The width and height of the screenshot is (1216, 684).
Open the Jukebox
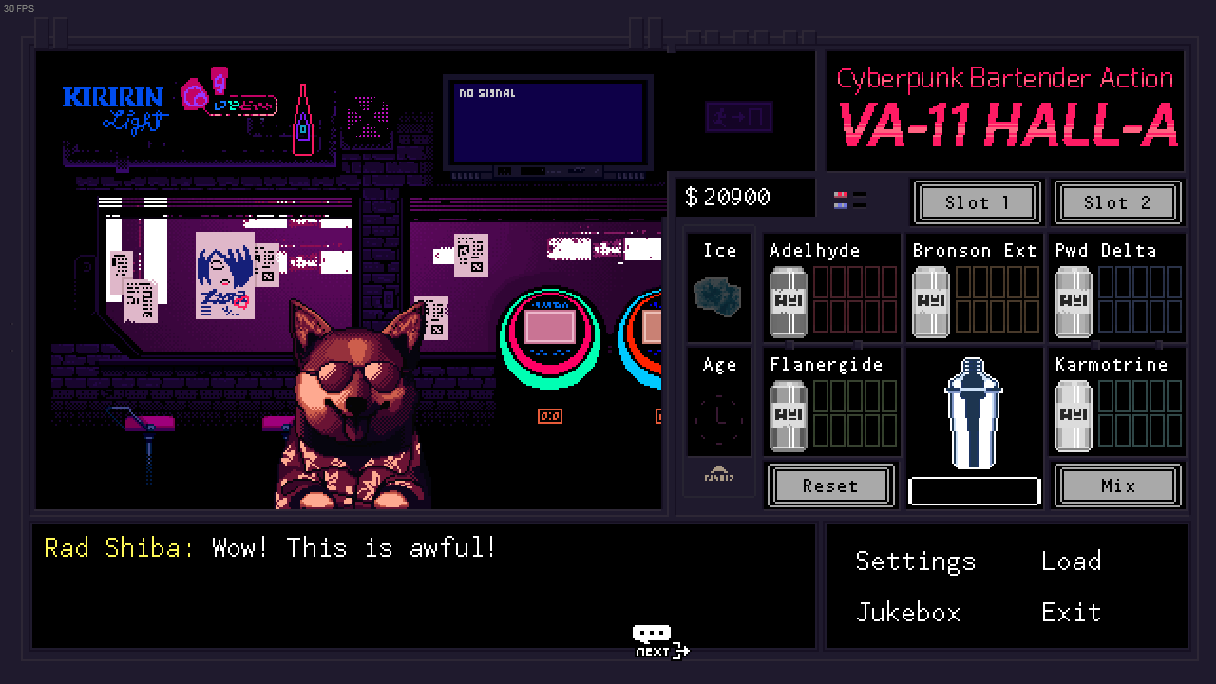point(908,612)
